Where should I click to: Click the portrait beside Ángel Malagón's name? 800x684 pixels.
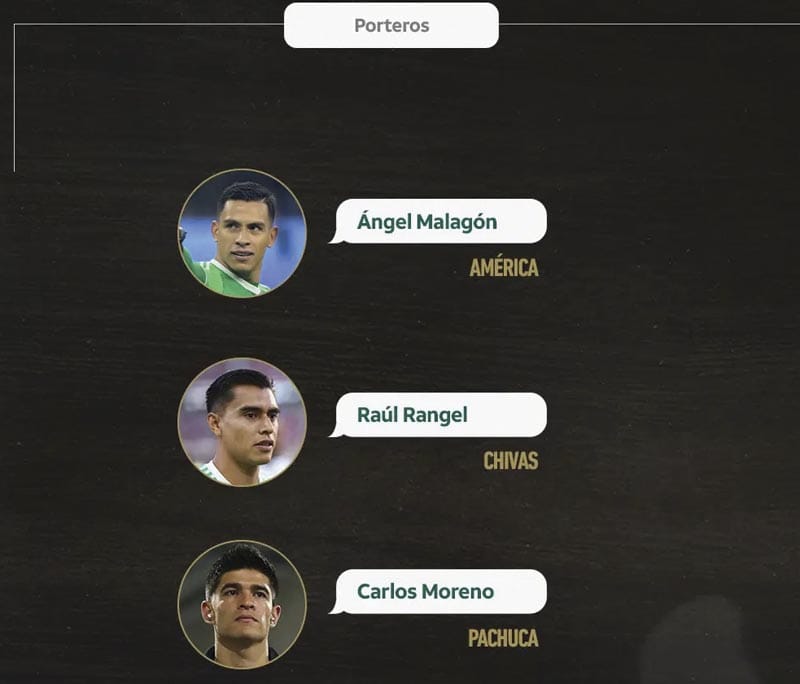pos(242,233)
